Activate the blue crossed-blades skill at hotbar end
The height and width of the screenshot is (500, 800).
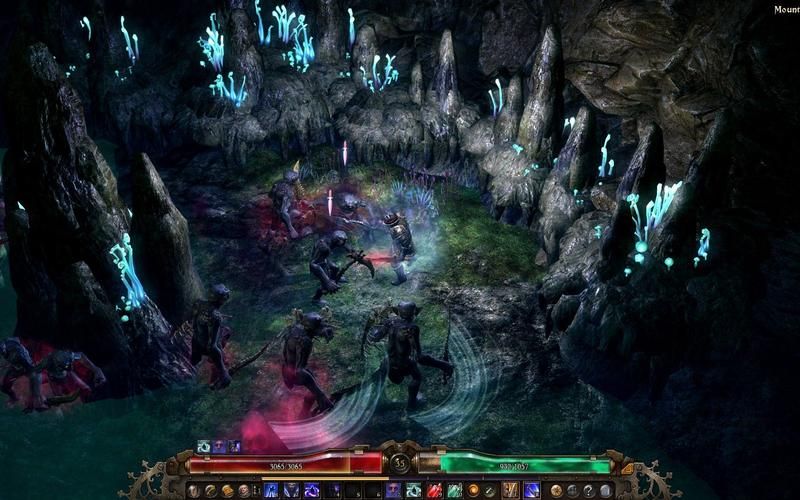click(532, 490)
